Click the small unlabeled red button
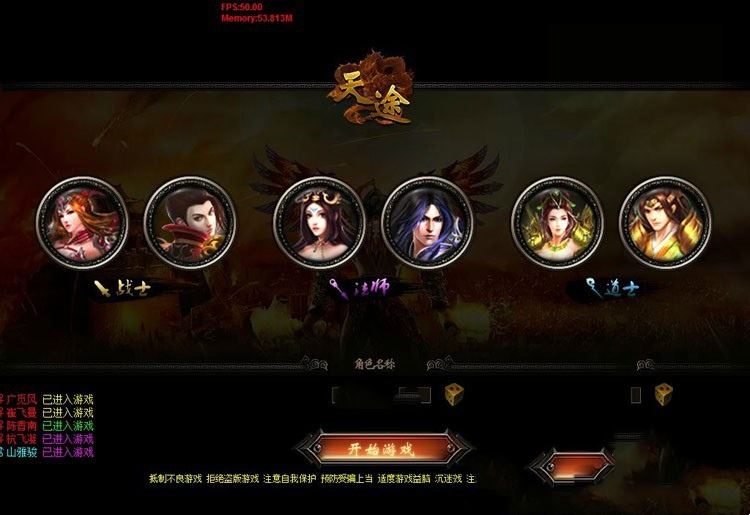 tap(570, 466)
